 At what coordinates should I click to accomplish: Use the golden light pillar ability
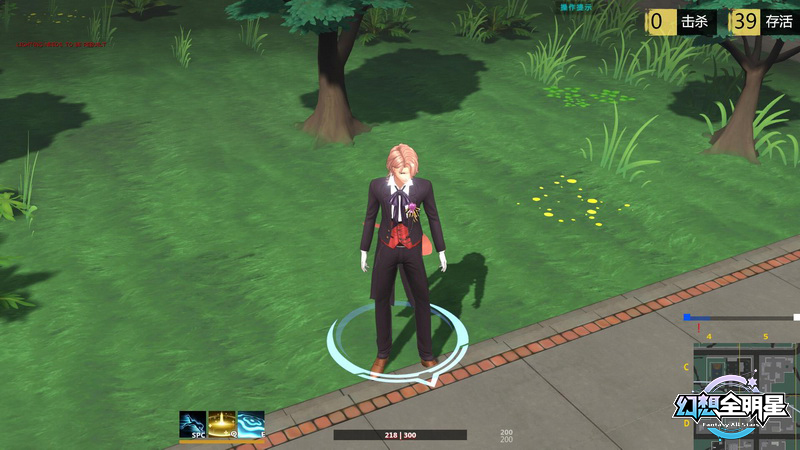pos(222,425)
